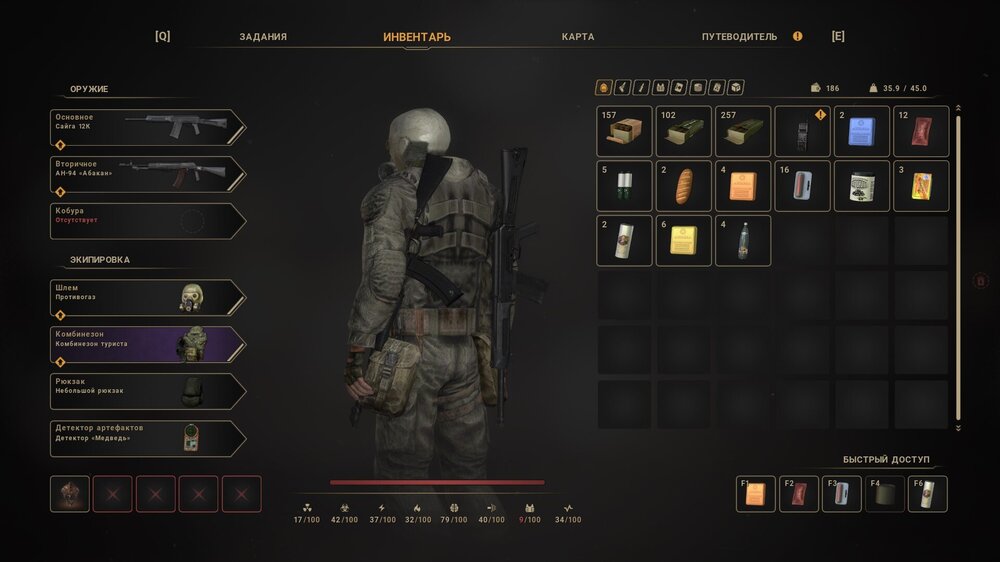Choose the battery pack stack of 5

[625, 186]
